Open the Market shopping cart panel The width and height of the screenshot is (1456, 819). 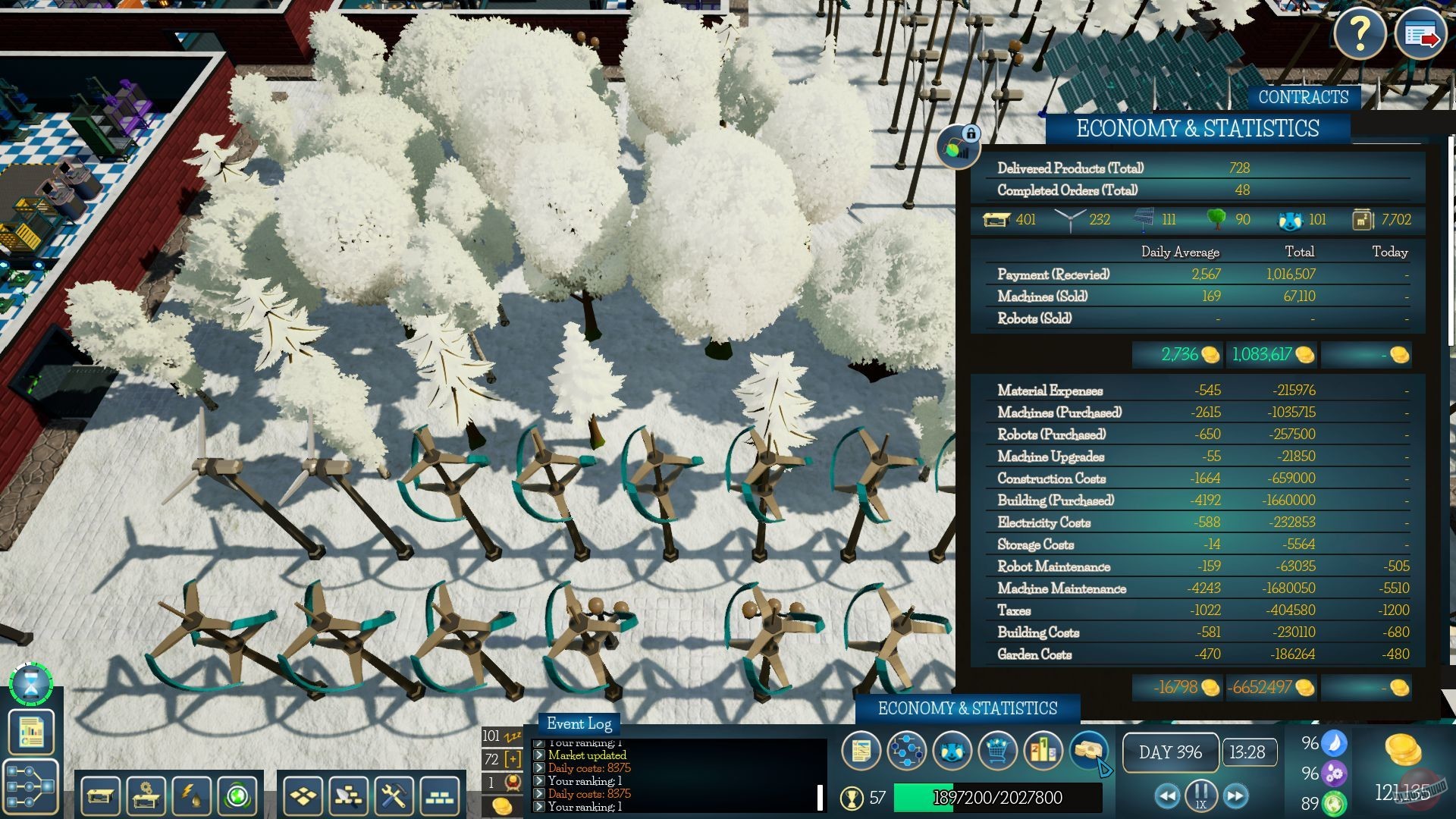(x=997, y=752)
